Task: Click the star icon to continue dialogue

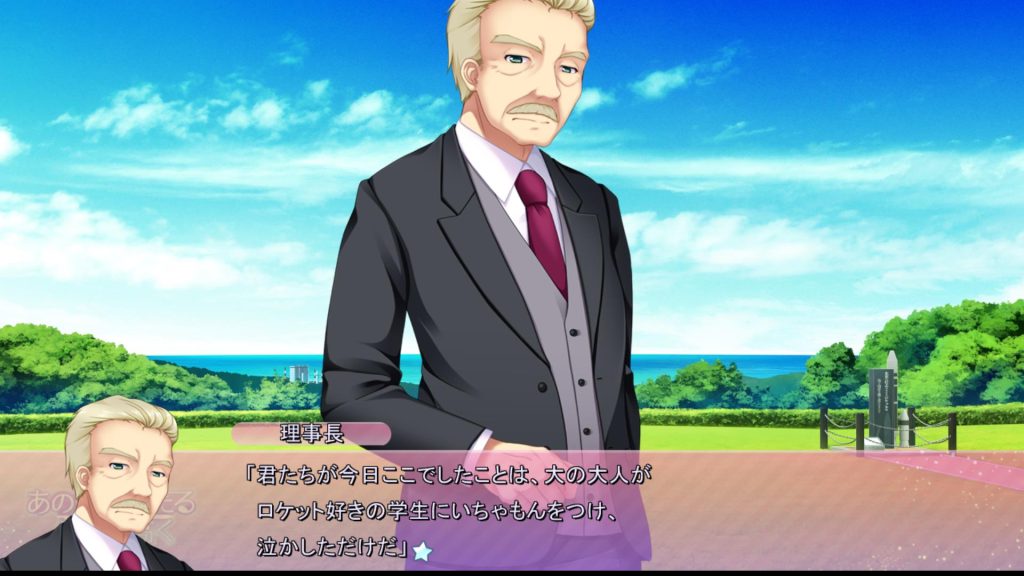Action: point(423,551)
